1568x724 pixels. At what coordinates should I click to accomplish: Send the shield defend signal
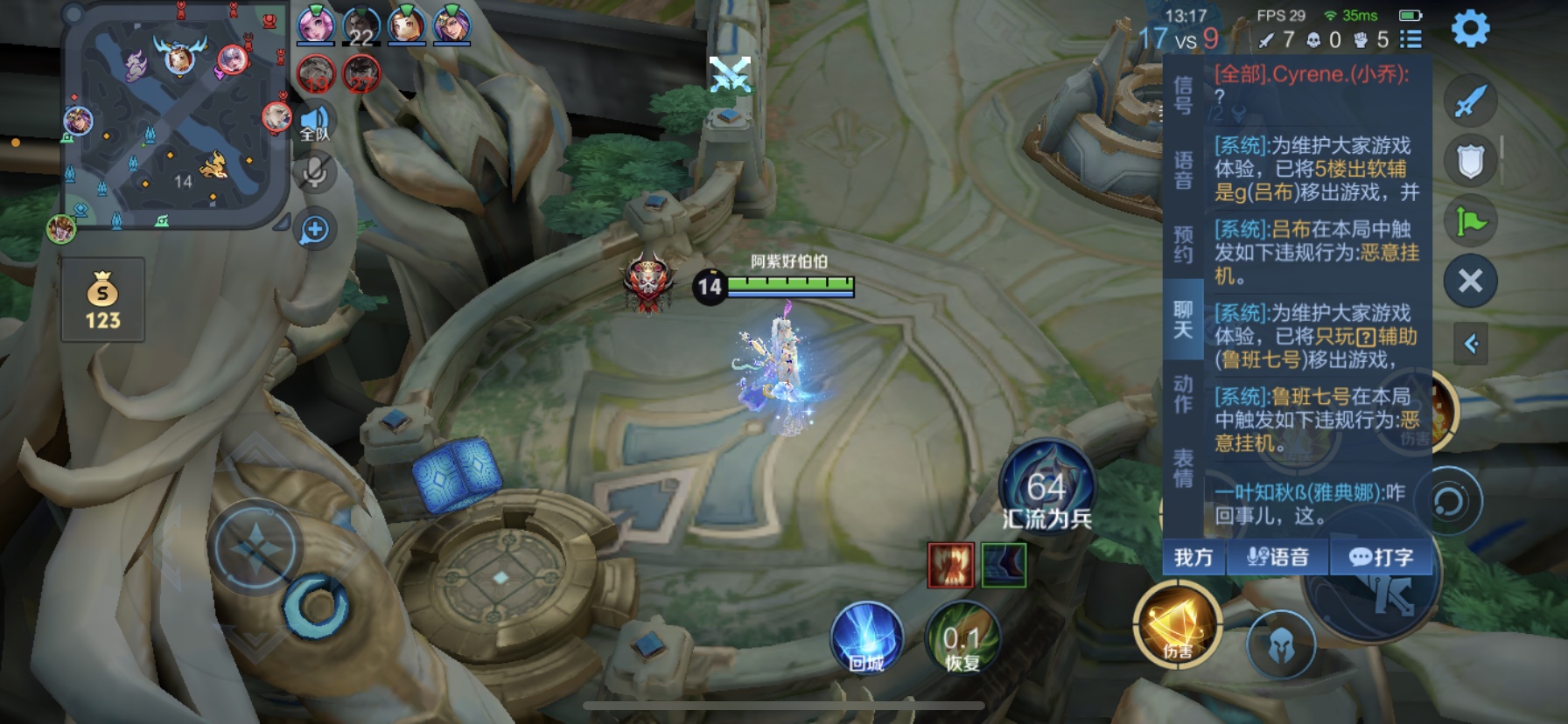[x=1470, y=161]
